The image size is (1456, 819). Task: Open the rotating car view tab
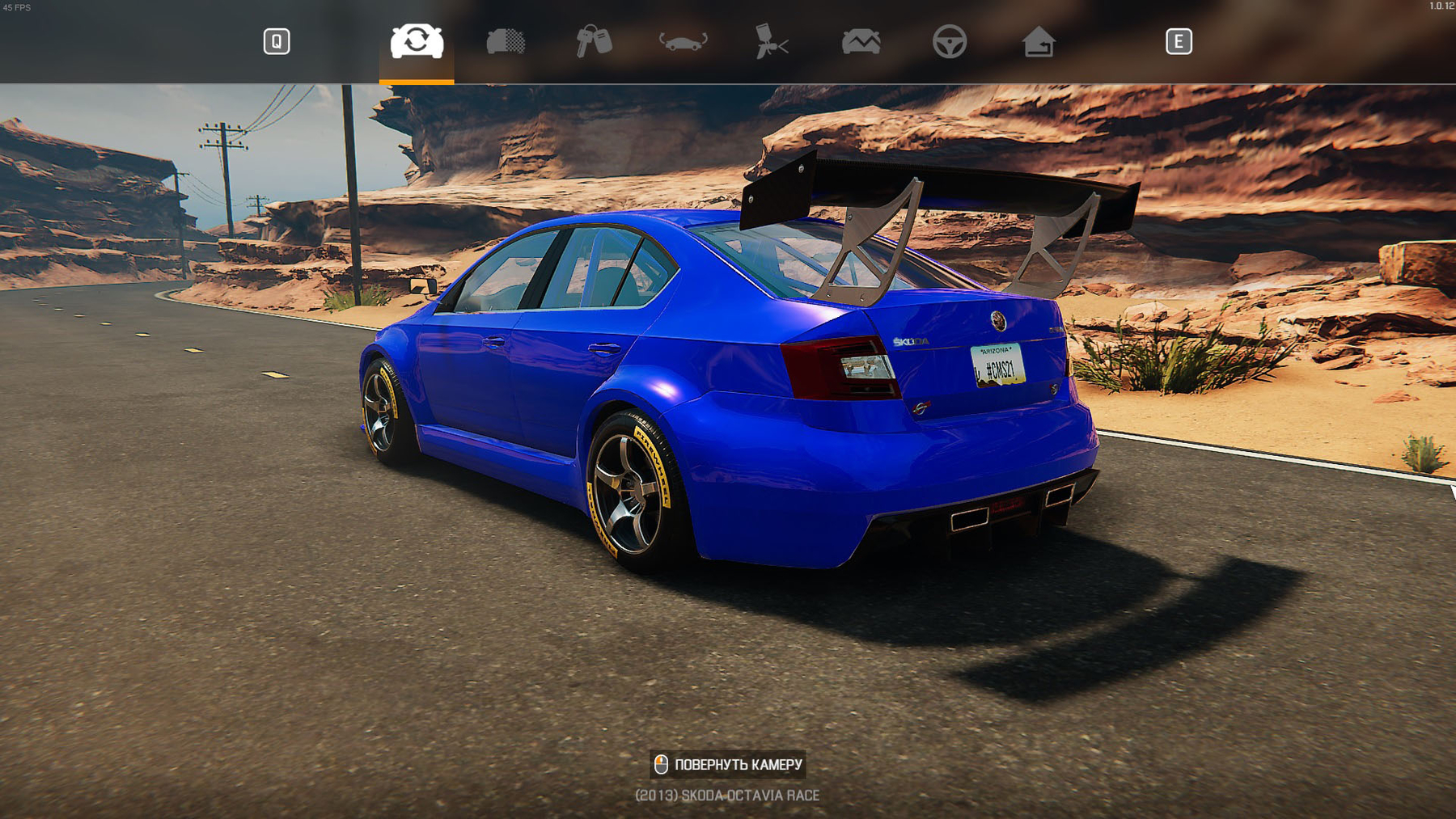pyautogui.click(x=683, y=41)
